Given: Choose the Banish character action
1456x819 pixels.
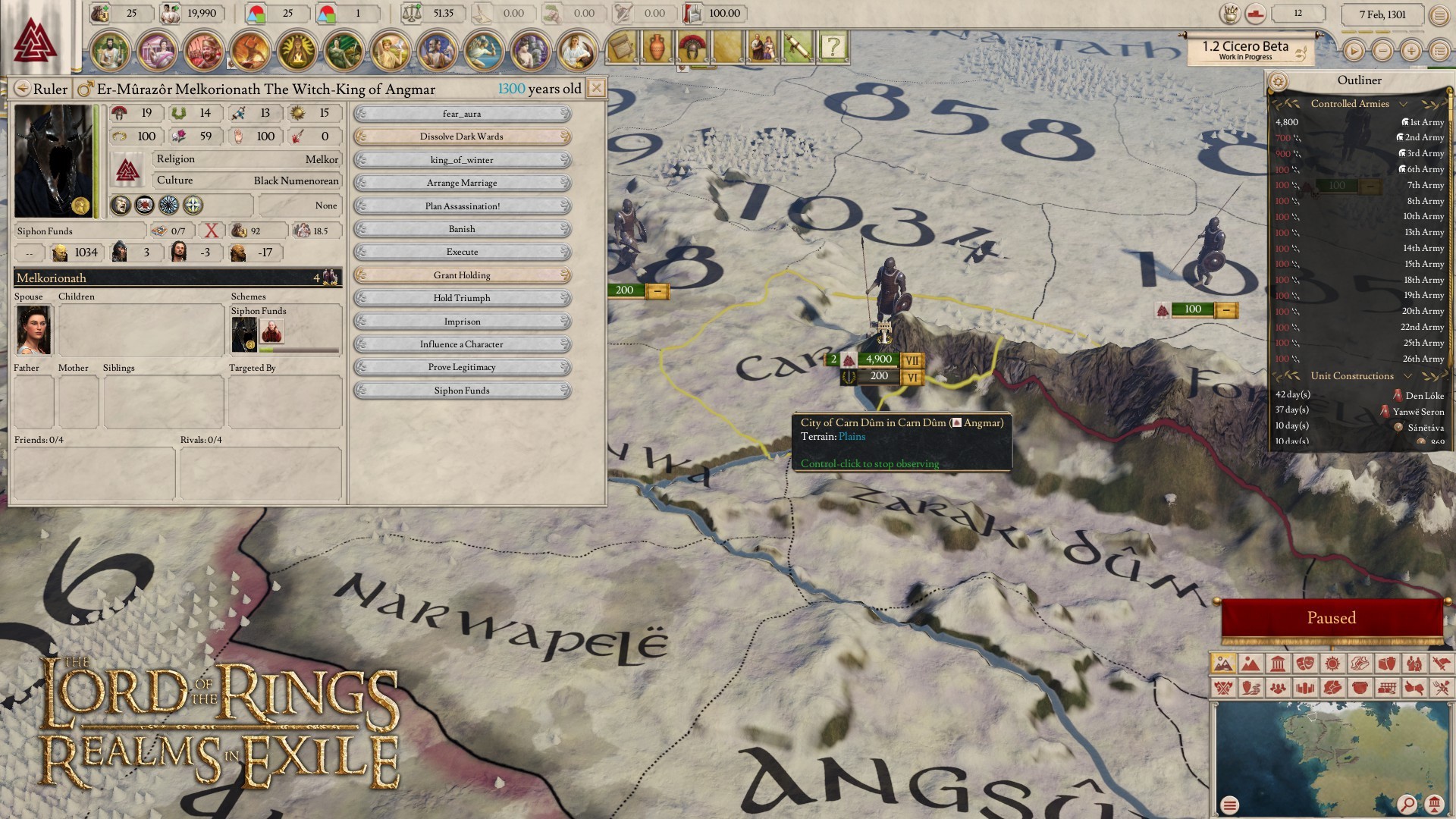Looking at the screenshot, I should coord(462,229).
